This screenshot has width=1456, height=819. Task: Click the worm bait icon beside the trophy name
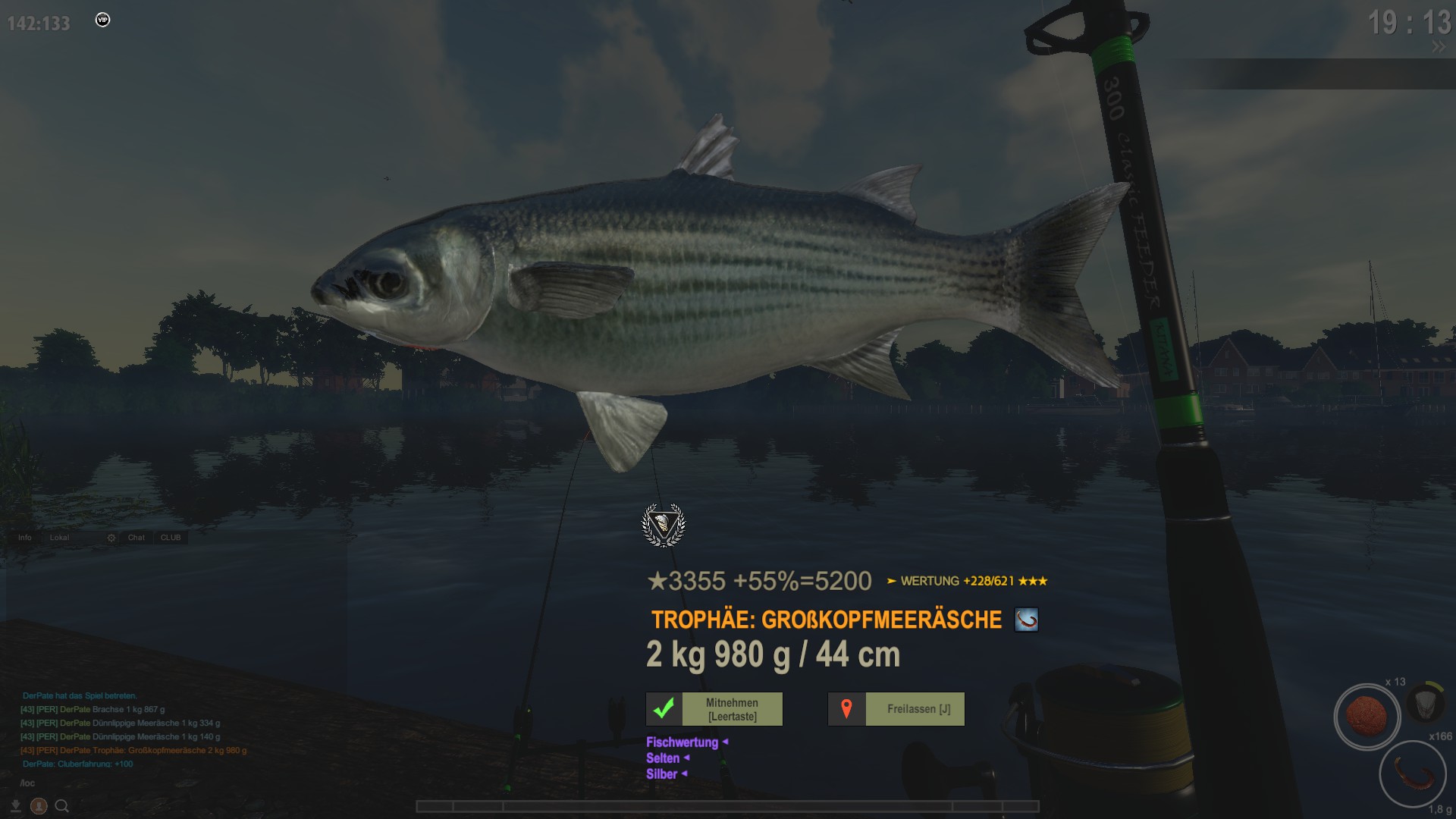pos(1026,620)
